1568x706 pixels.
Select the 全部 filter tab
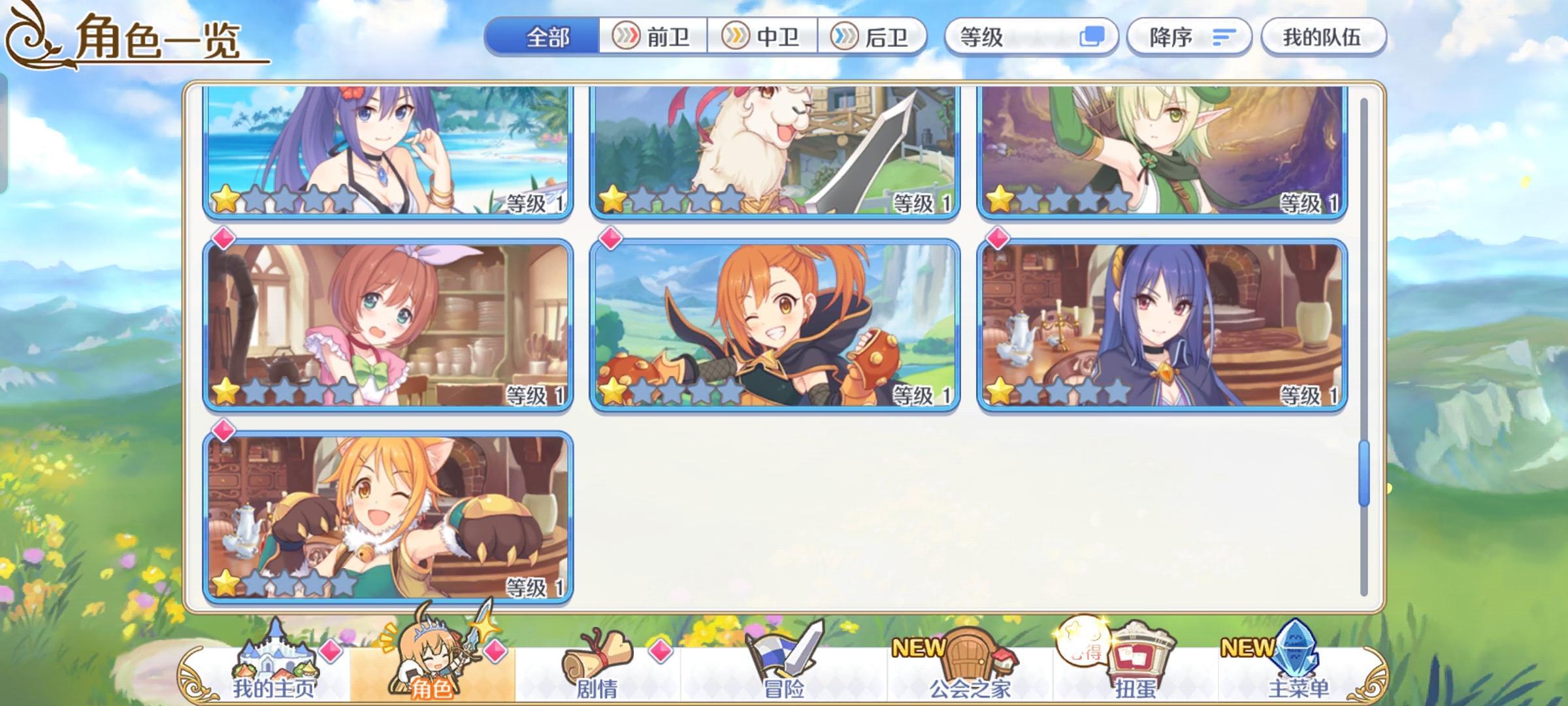(x=547, y=37)
